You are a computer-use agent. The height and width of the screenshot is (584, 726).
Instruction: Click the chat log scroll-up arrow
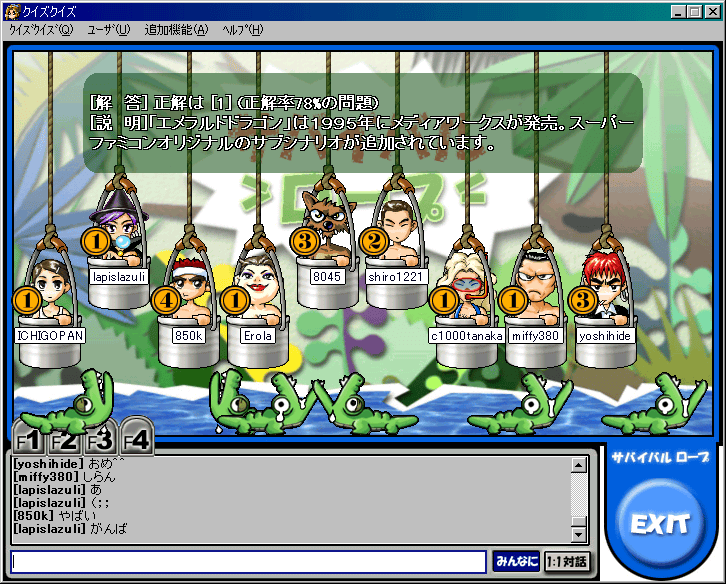coord(578,465)
